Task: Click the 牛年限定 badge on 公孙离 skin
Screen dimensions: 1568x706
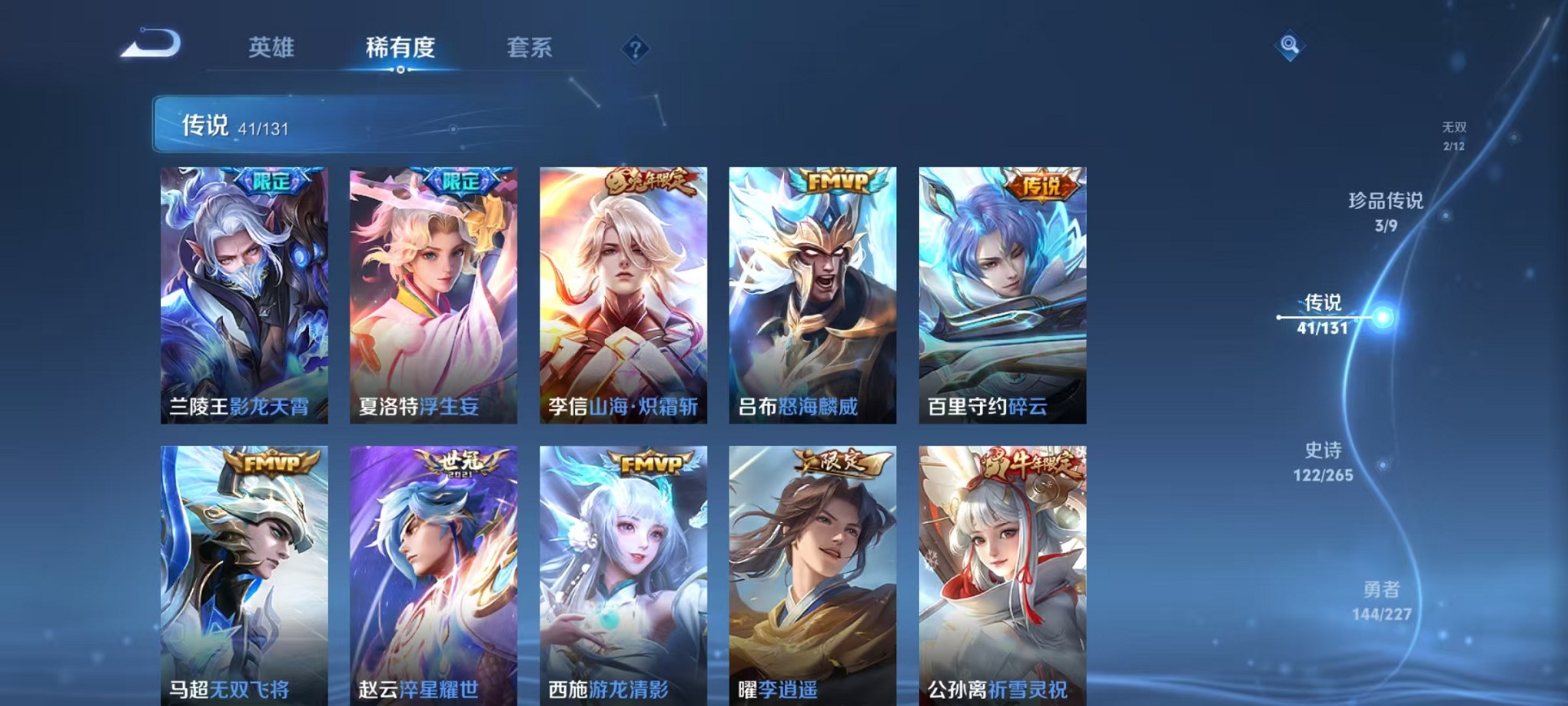Action: click(1025, 461)
